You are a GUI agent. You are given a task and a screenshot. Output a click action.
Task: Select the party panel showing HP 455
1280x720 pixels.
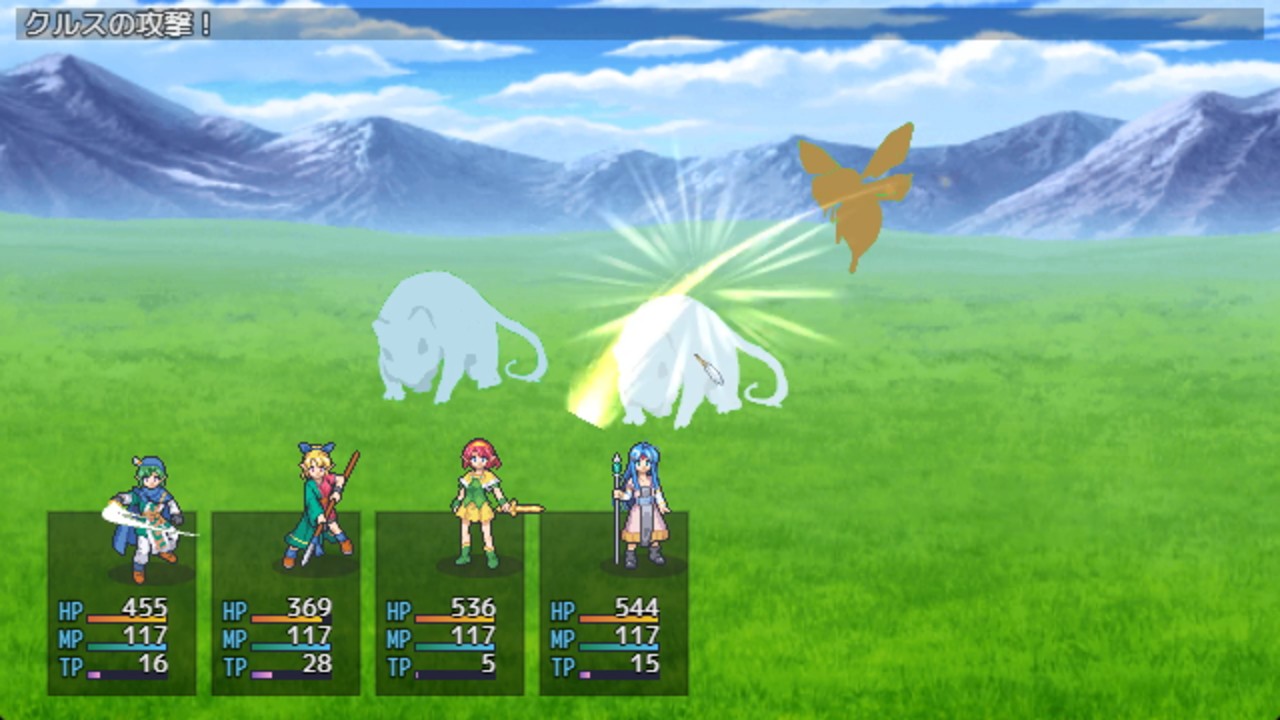(122, 603)
